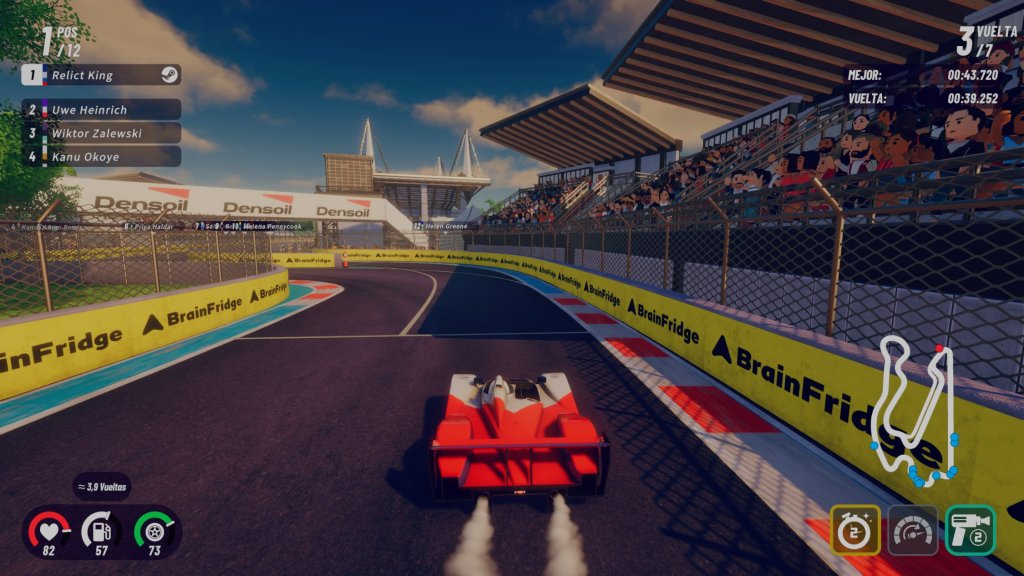Screen dimensions: 1024x576
Task: Select Uwe Heinrich in the standings
Action: 100,109
